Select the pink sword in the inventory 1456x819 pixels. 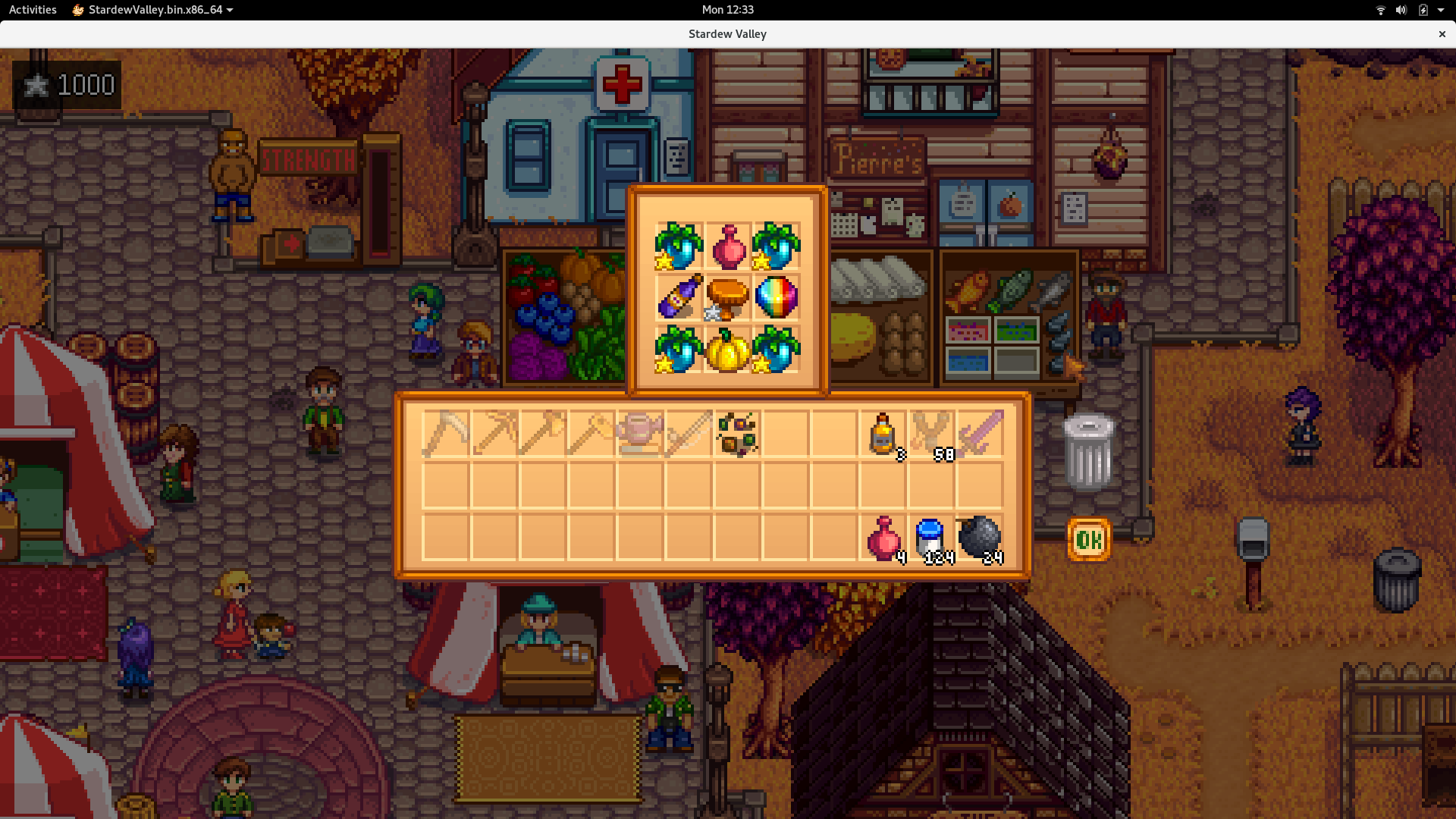pyautogui.click(x=980, y=434)
